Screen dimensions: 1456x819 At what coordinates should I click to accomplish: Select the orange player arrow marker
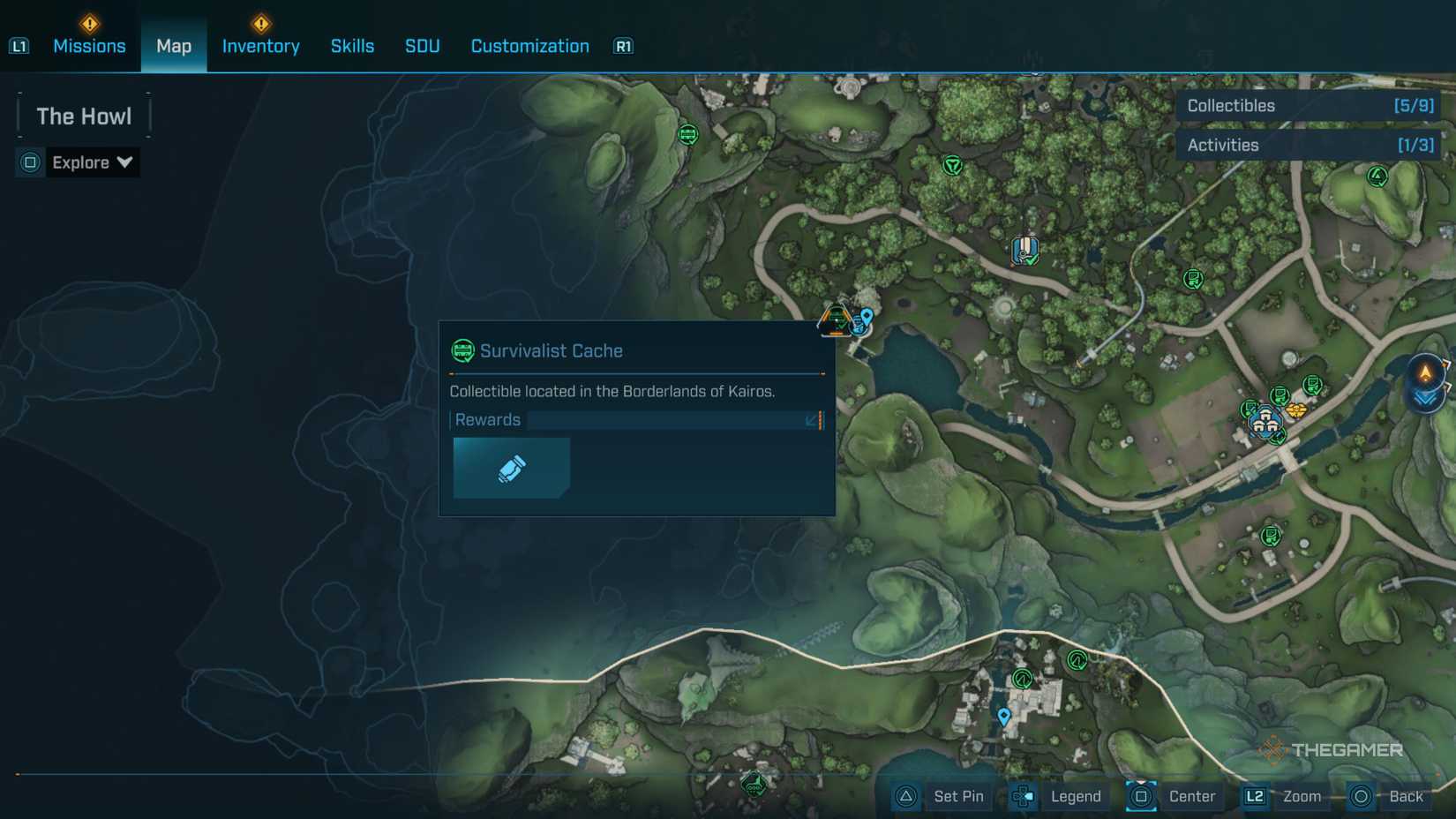(x=1425, y=372)
